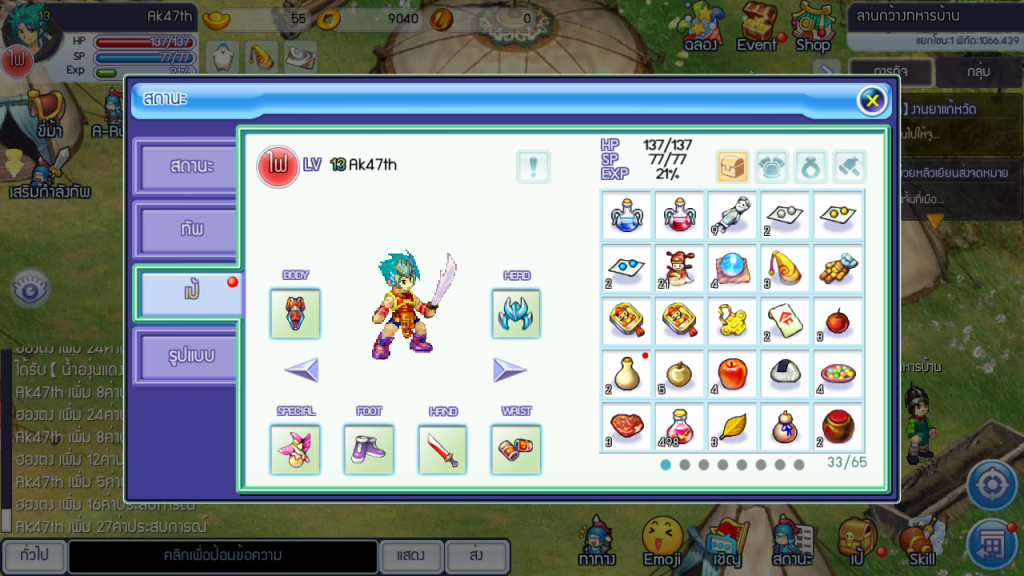Image resolution: width=1024 pixels, height=576 pixels.
Task: Select the WRIST bracer slot
Action: point(516,449)
